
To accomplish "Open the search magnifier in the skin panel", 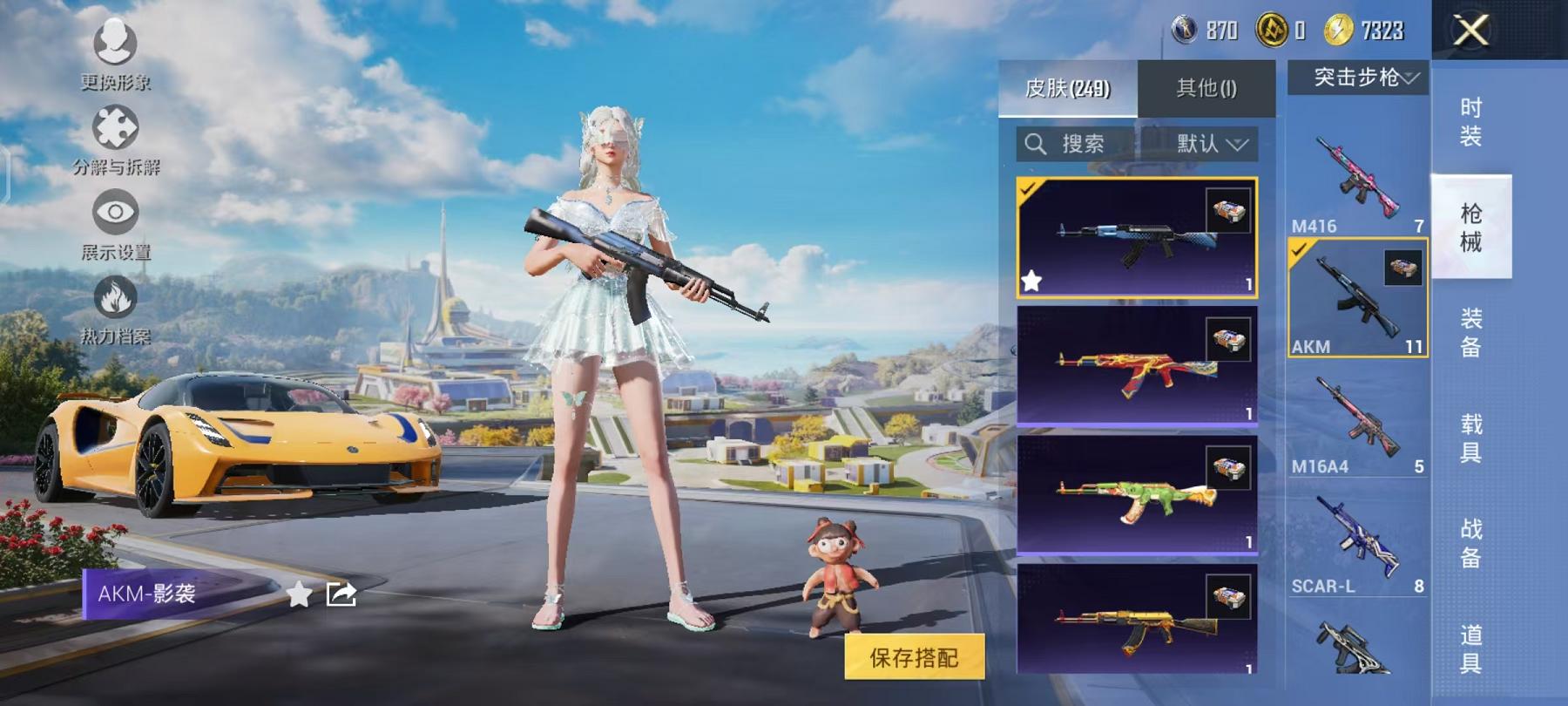I will click(x=1037, y=144).
